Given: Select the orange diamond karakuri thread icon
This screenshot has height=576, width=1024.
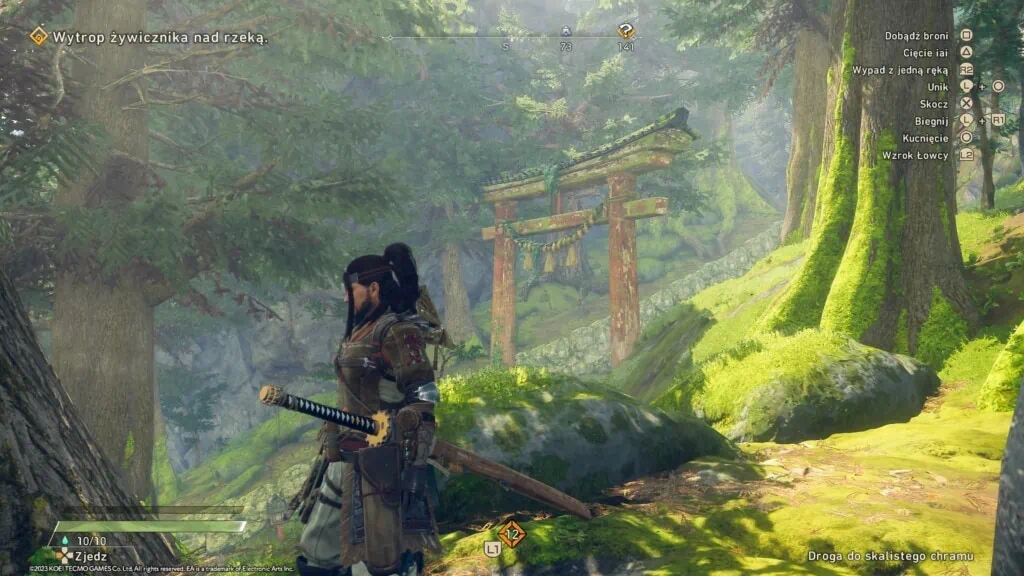Looking at the screenshot, I should click(x=512, y=533).
